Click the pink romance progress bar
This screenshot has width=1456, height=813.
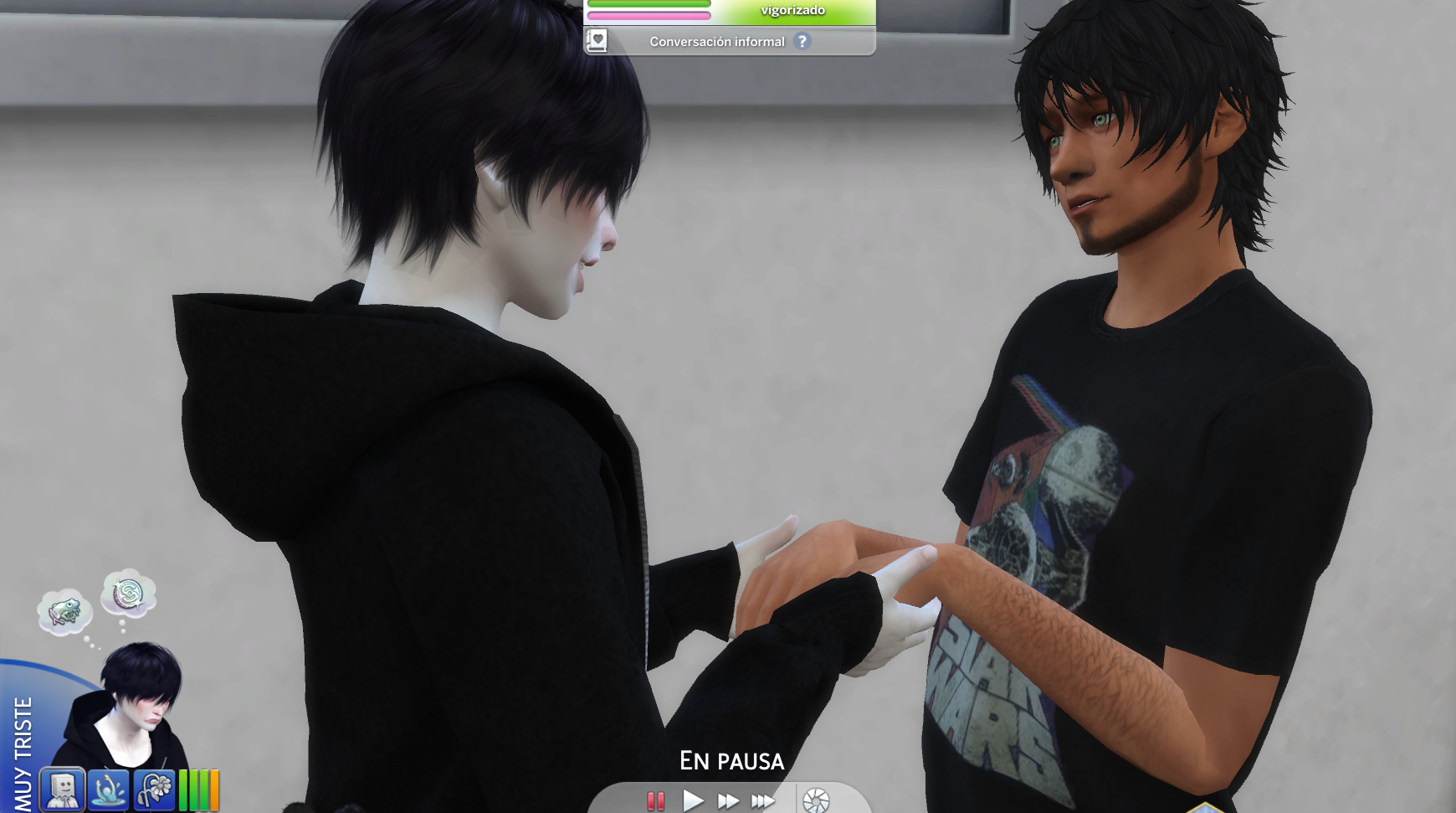point(649,15)
